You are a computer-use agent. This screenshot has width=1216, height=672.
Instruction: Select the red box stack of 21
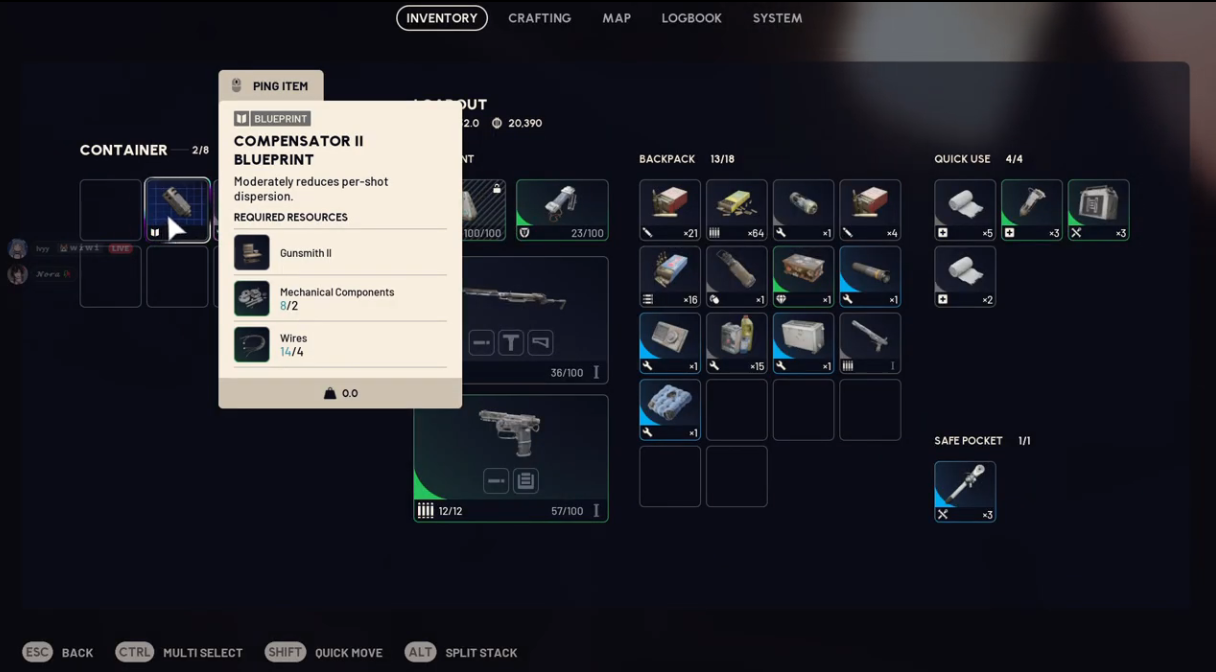coord(670,210)
